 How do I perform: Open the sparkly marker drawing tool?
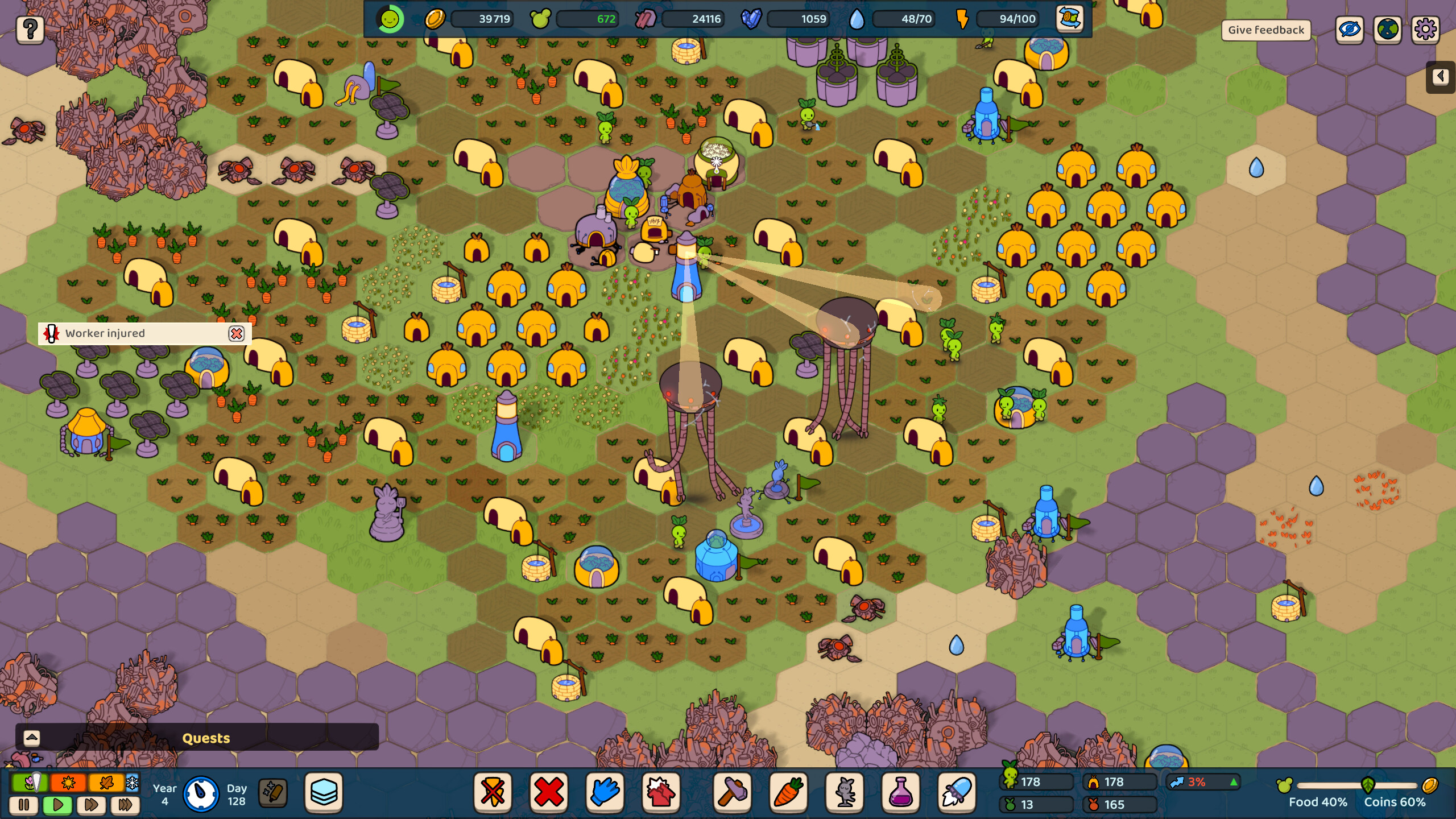(x=274, y=793)
